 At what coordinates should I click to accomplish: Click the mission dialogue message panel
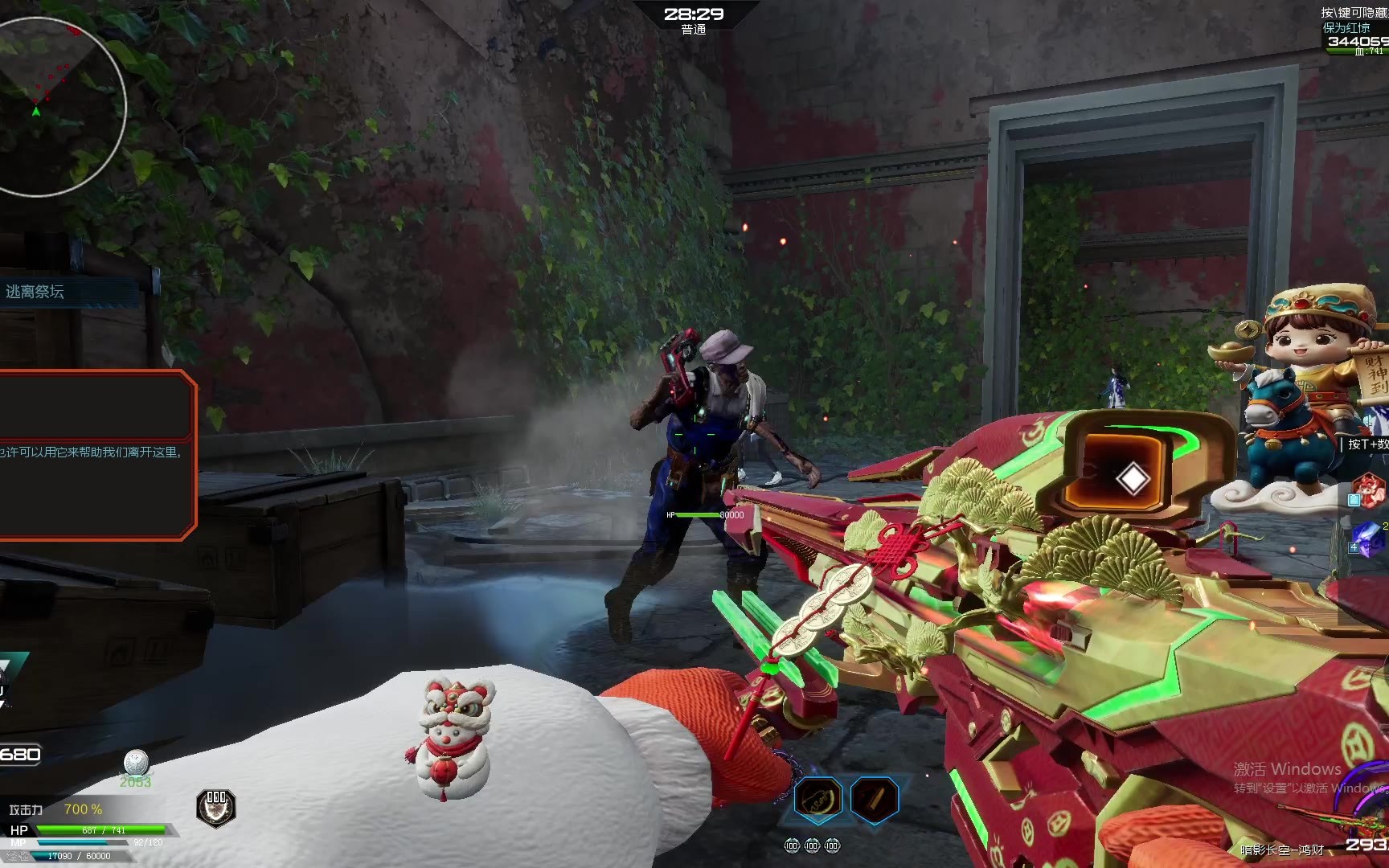[96, 454]
